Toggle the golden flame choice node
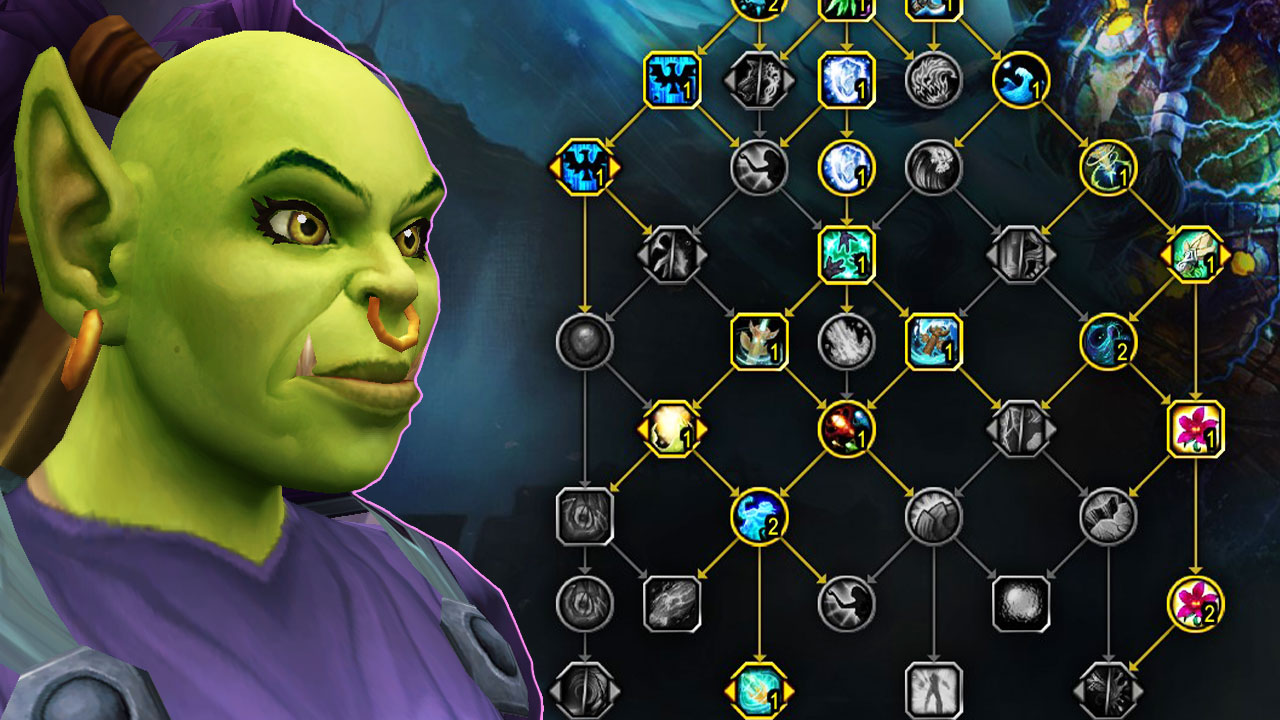The width and height of the screenshot is (1280, 720). (x=670, y=432)
